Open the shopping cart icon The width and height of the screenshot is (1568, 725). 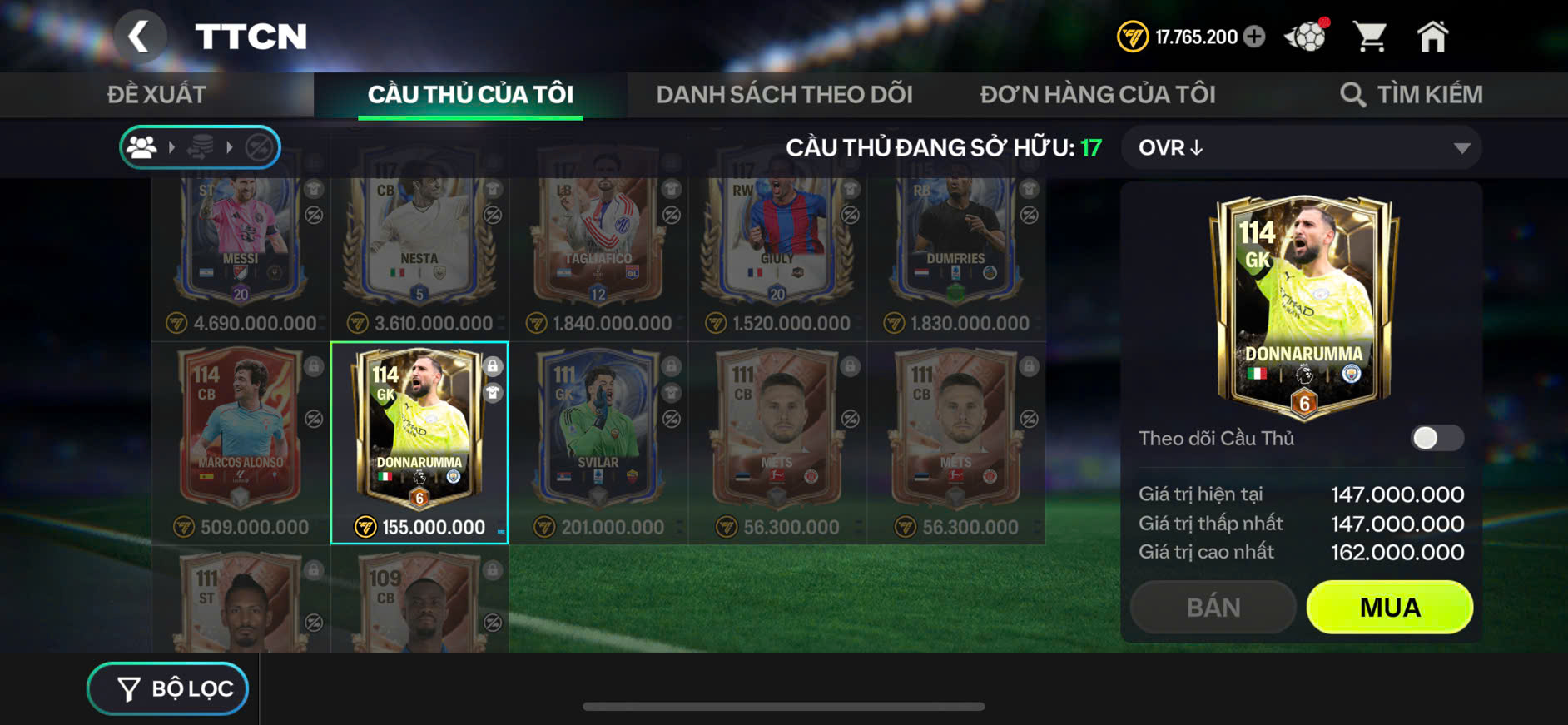pyautogui.click(x=1369, y=37)
